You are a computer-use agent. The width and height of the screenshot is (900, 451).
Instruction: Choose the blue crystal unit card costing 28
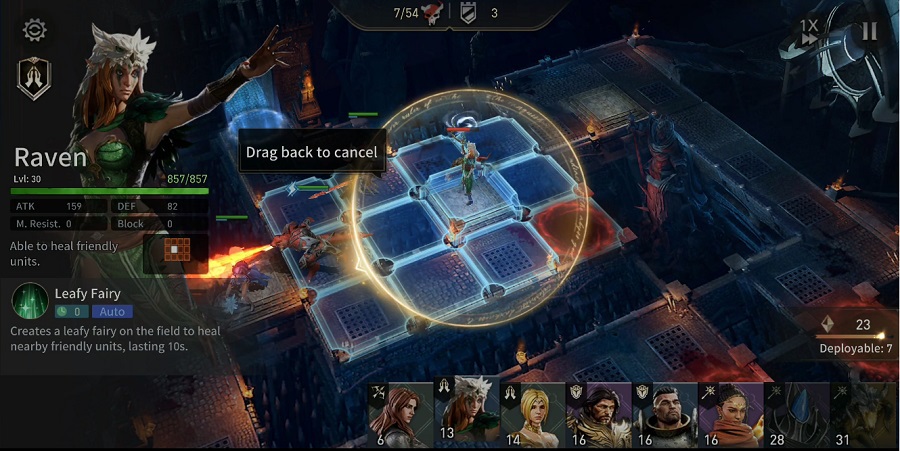[796, 413]
